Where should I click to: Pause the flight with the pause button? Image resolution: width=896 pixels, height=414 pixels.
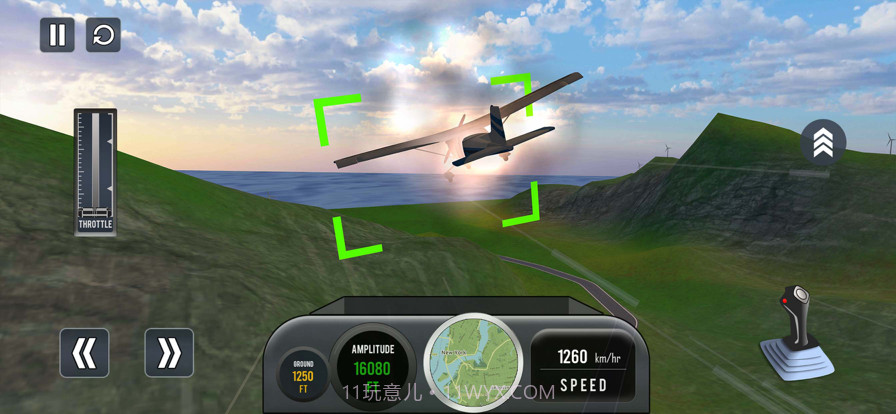(57, 35)
